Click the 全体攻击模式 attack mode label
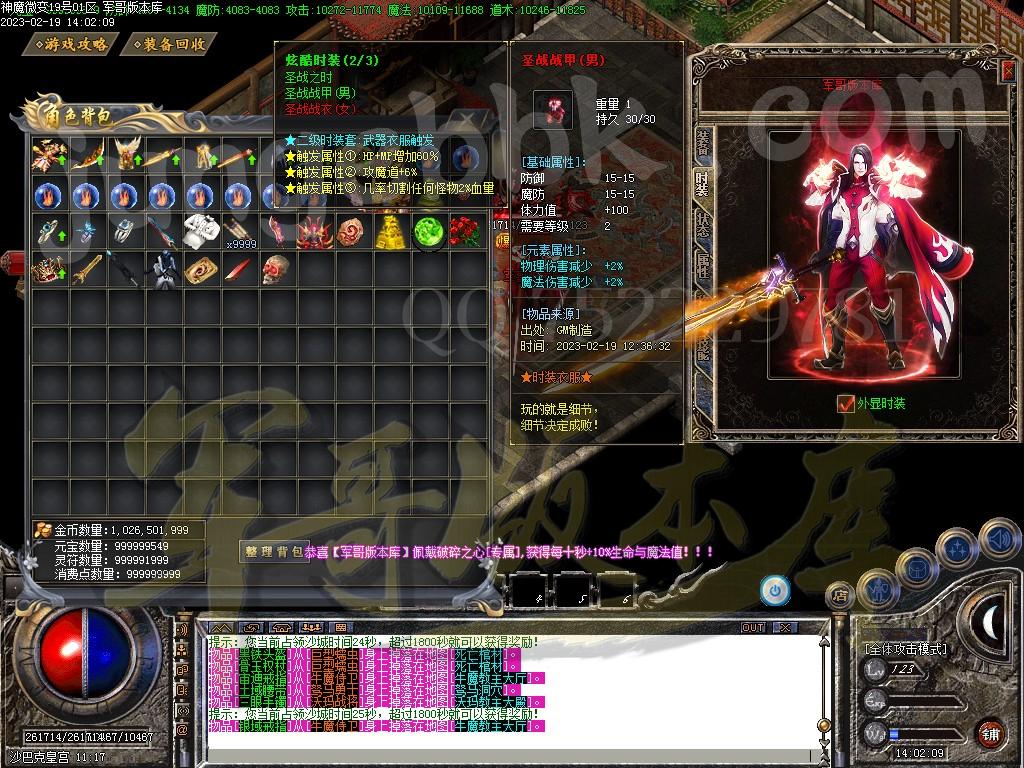1024x768 pixels. tap(905, 649)
